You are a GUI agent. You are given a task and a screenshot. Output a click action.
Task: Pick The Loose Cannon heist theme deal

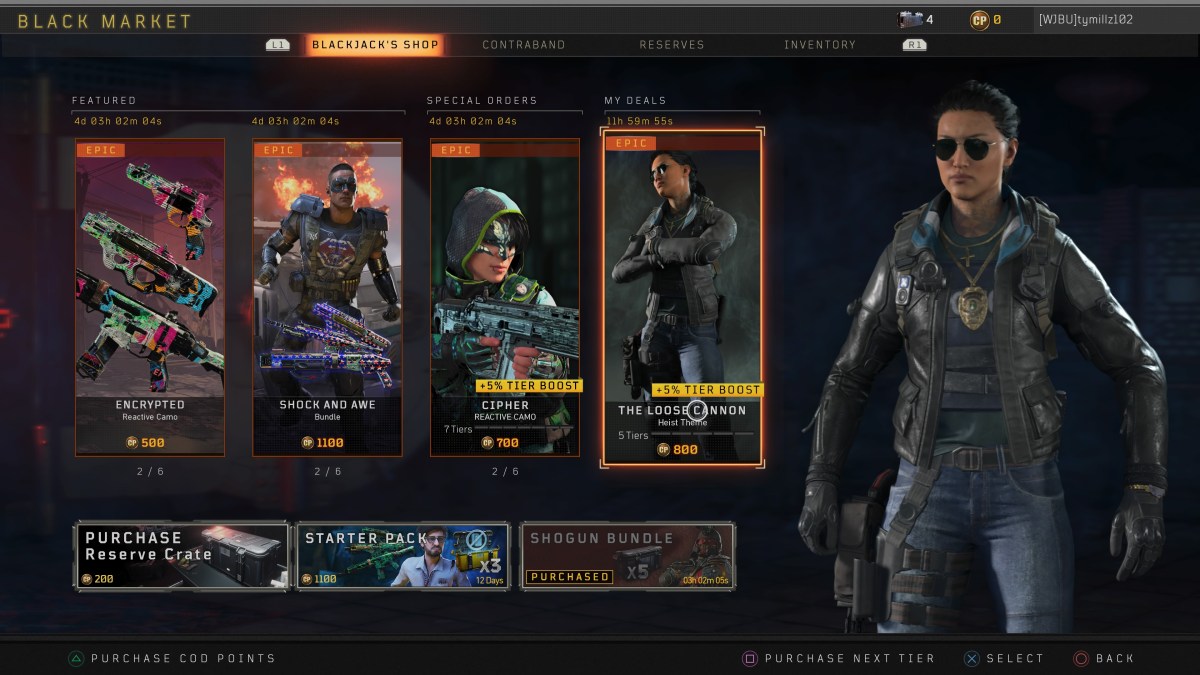pos(682,297)
